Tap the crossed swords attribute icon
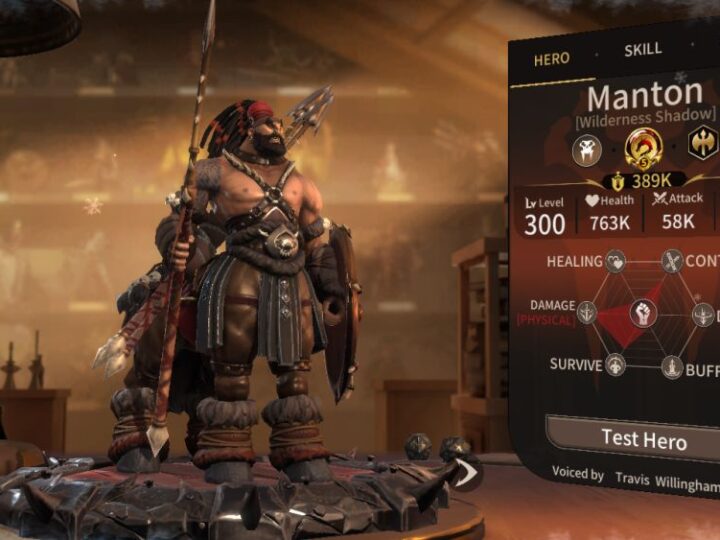Screen dimensions: 720x540 pos(672,262)
